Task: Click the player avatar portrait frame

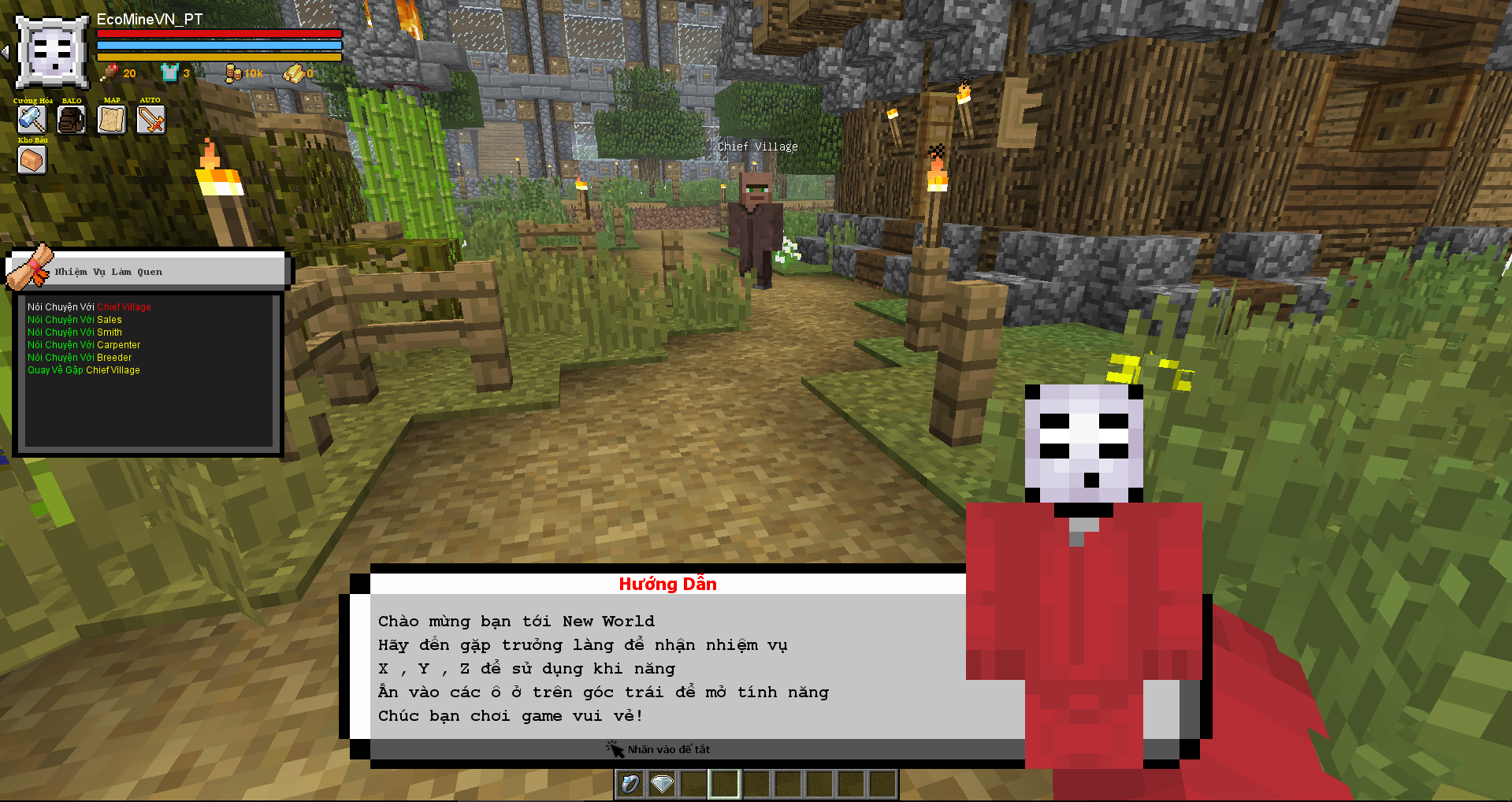Action: click(x=52, y=52)
